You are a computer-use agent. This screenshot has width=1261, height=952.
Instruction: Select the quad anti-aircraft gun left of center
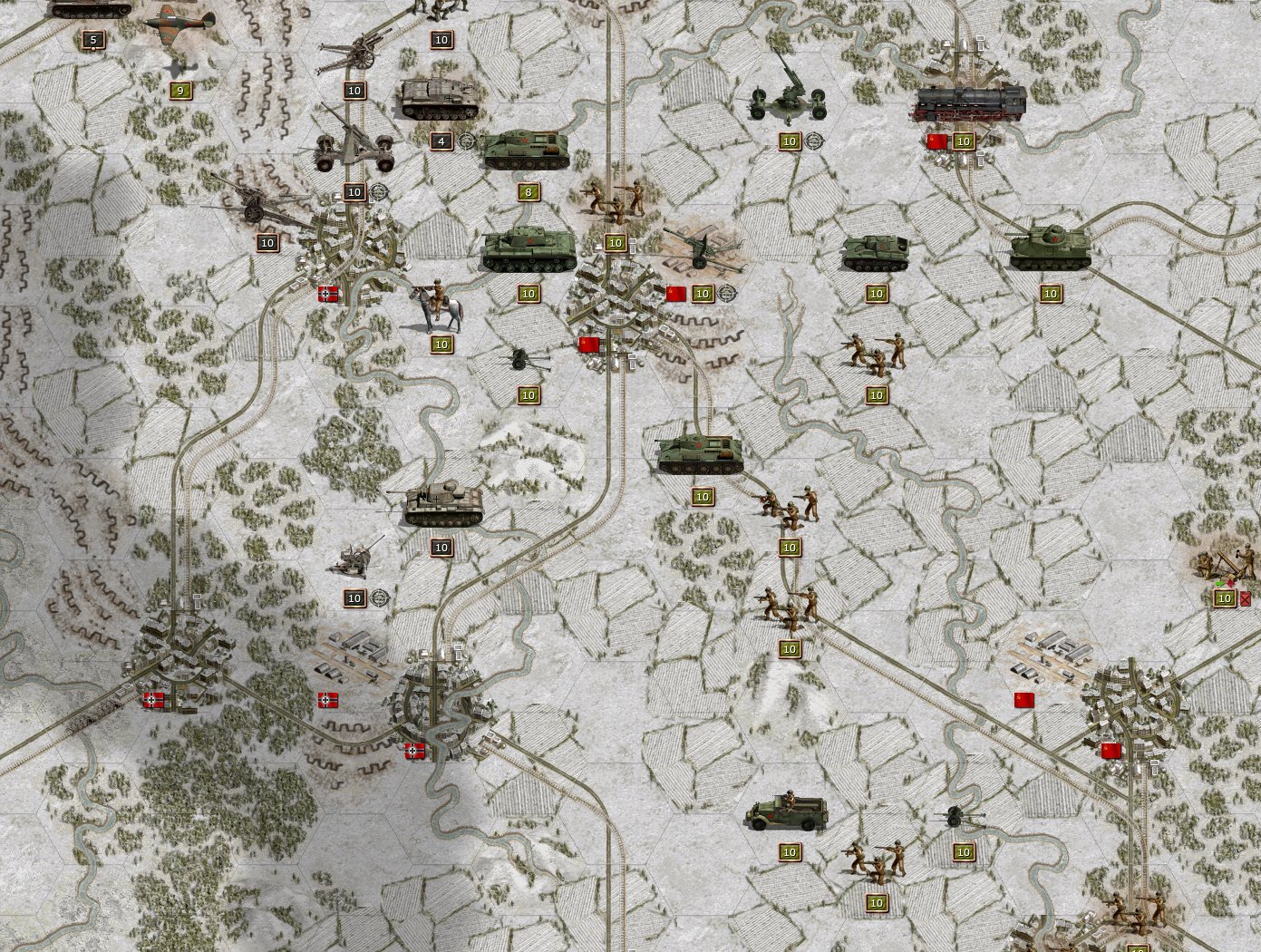(355, 560)
